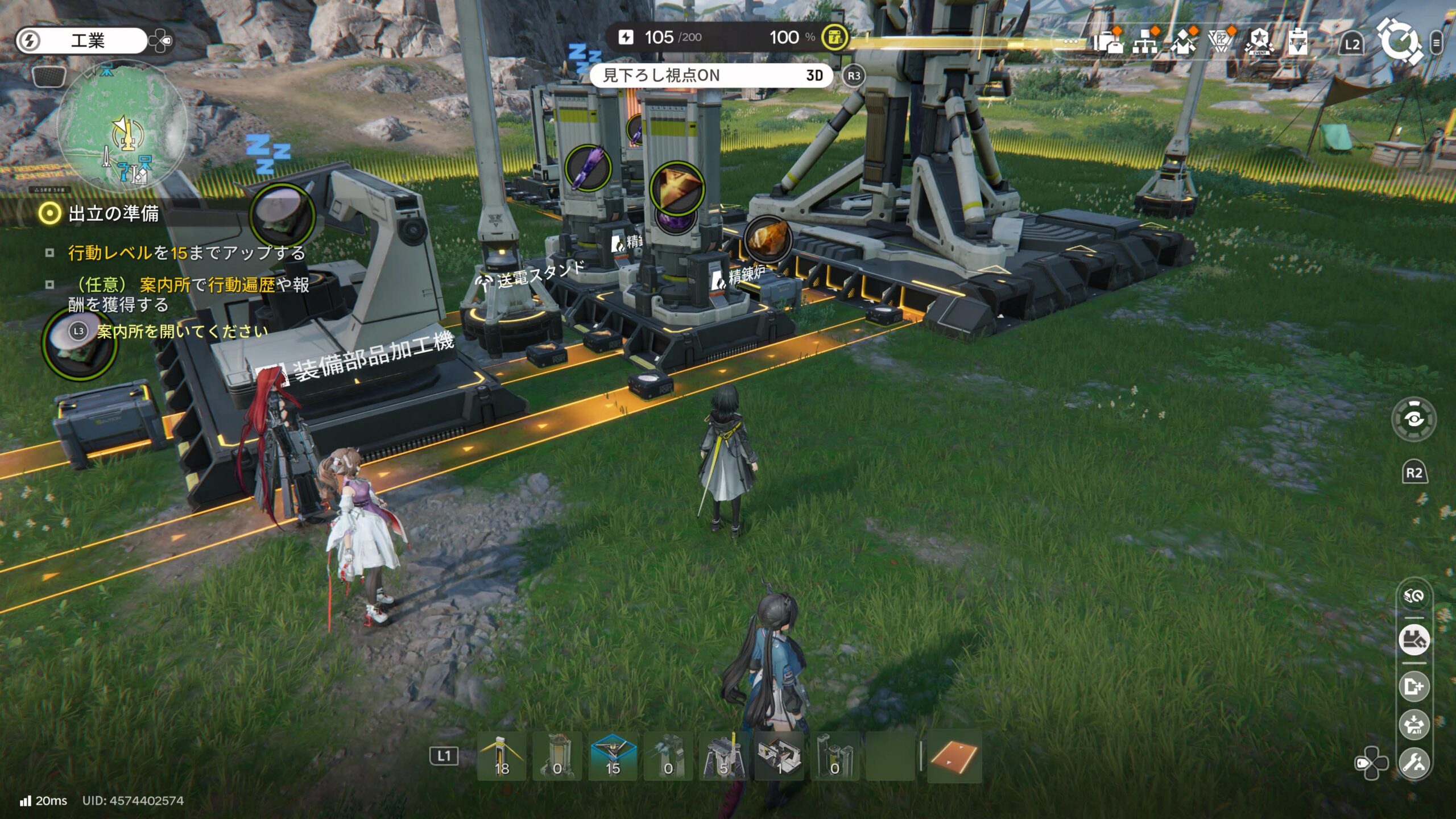Screen dimensions: 1456x819
Task: Select the tripod tower slot with 5
Action: click(723, 756)
